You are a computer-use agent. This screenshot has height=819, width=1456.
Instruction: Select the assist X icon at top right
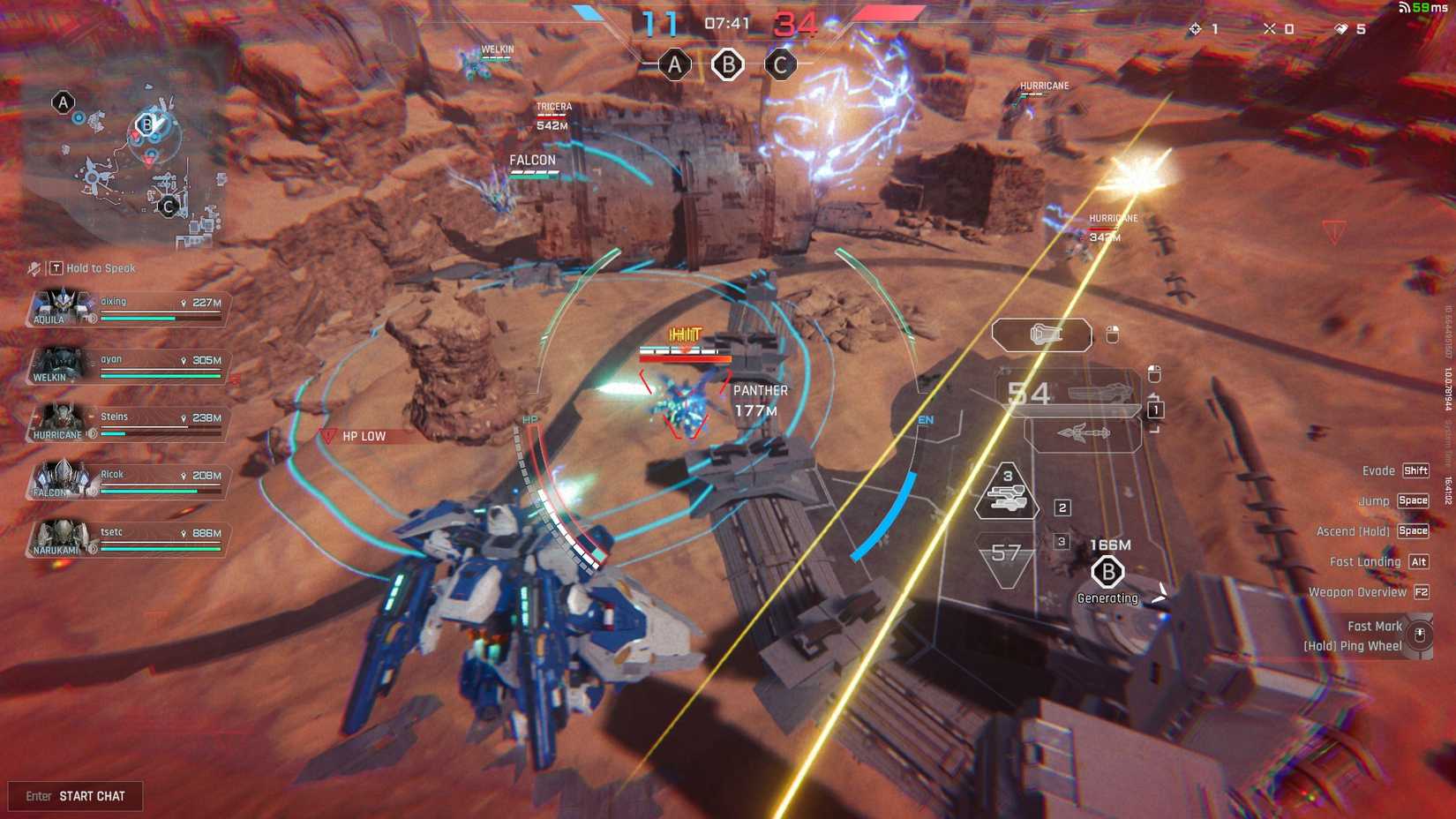pos(1270,28)
